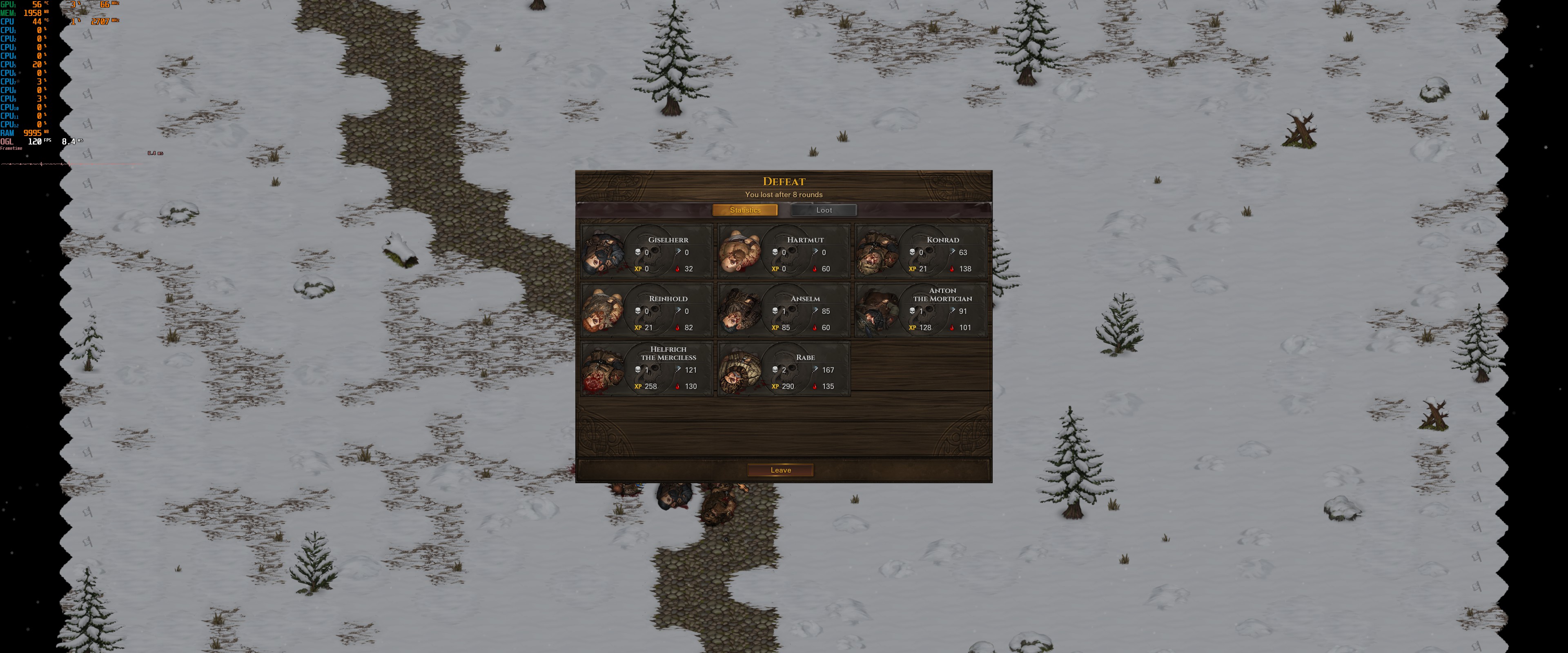Open Anselm's statistics card
The width and height of the screenshot is (1568, 653).
pyautogui.click(x=784, y=310)
